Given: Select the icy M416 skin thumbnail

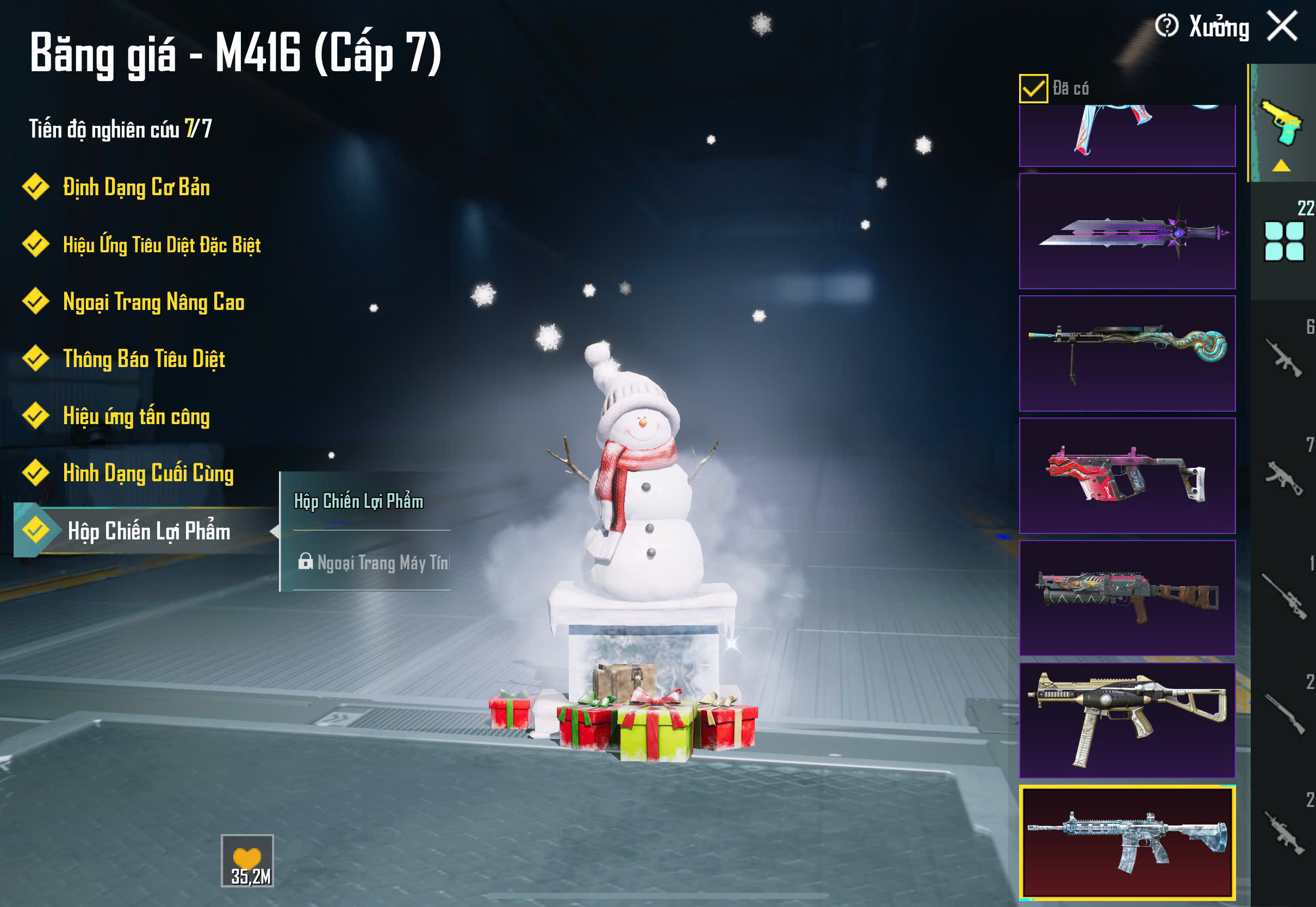Looking at the screenshot, I should coord(1127,843).
